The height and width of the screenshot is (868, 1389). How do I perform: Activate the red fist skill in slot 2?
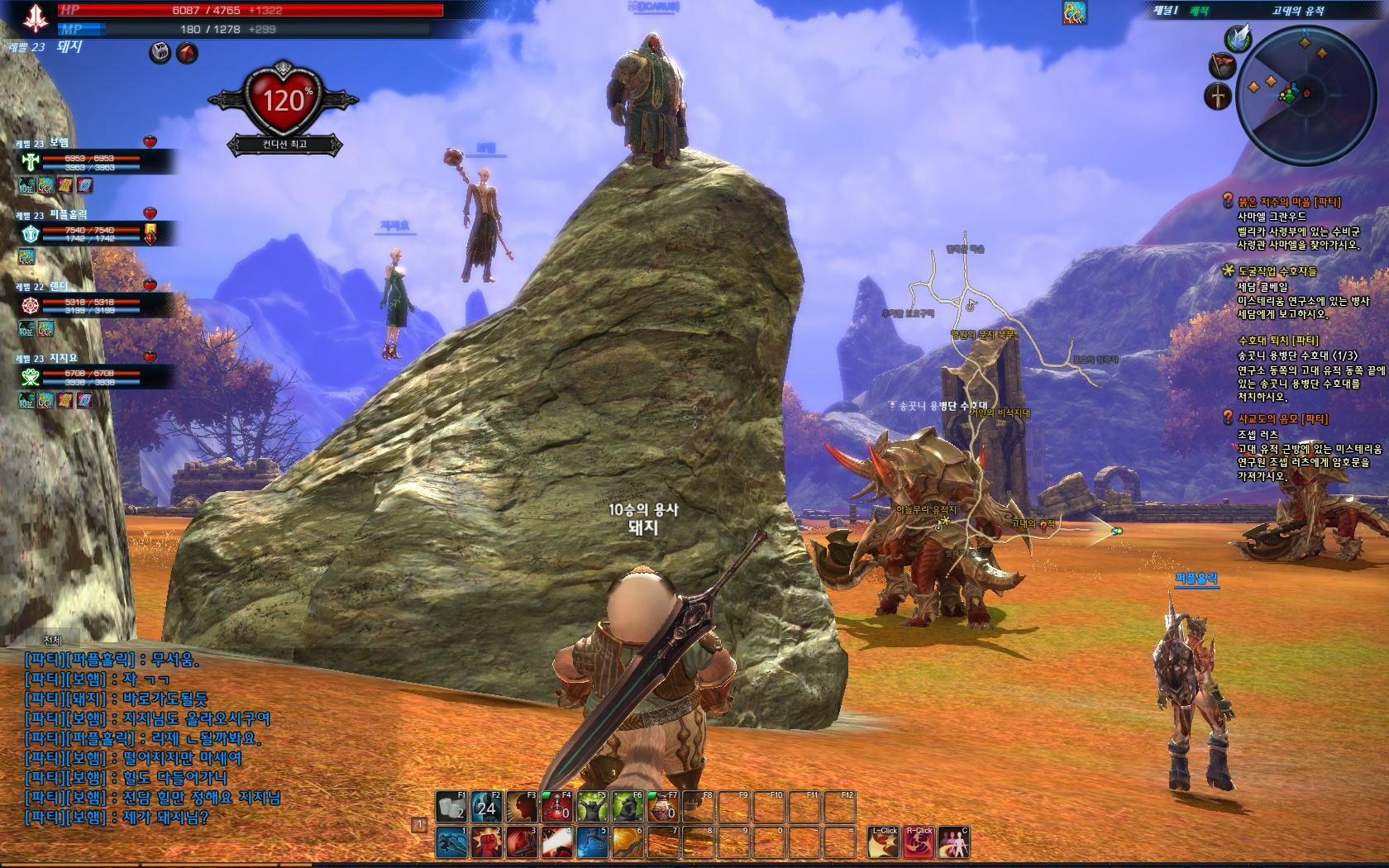tap(487, 842)
